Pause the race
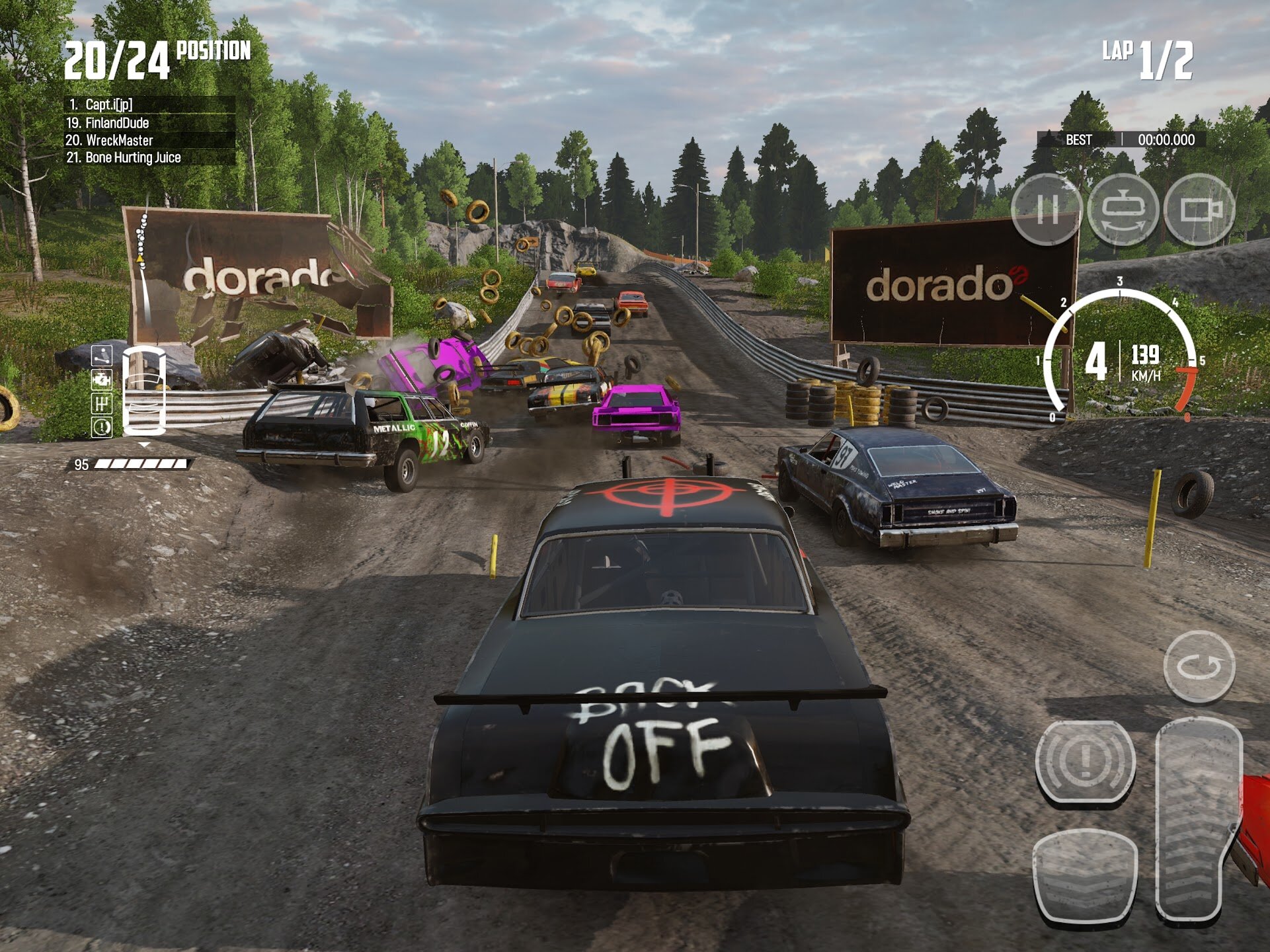Image resolution: width=1270 pixels, height=952 pixels. (x=1046, y=210)
